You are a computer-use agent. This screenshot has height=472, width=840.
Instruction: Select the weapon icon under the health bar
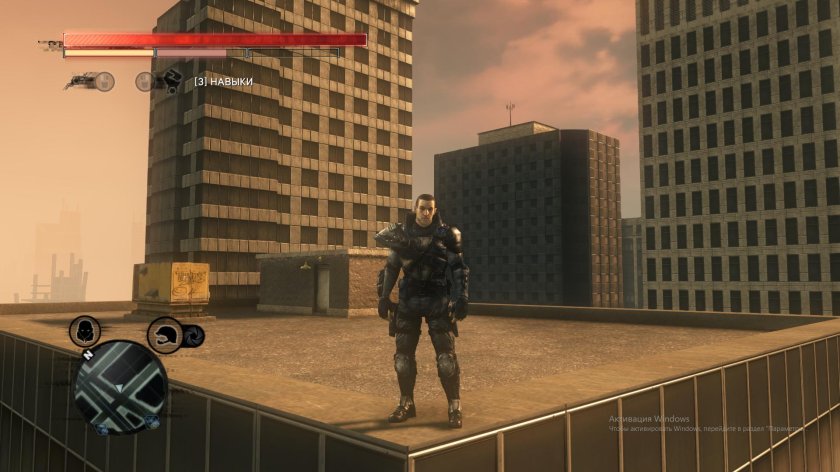pyautogui.click(x=83, y=80)
